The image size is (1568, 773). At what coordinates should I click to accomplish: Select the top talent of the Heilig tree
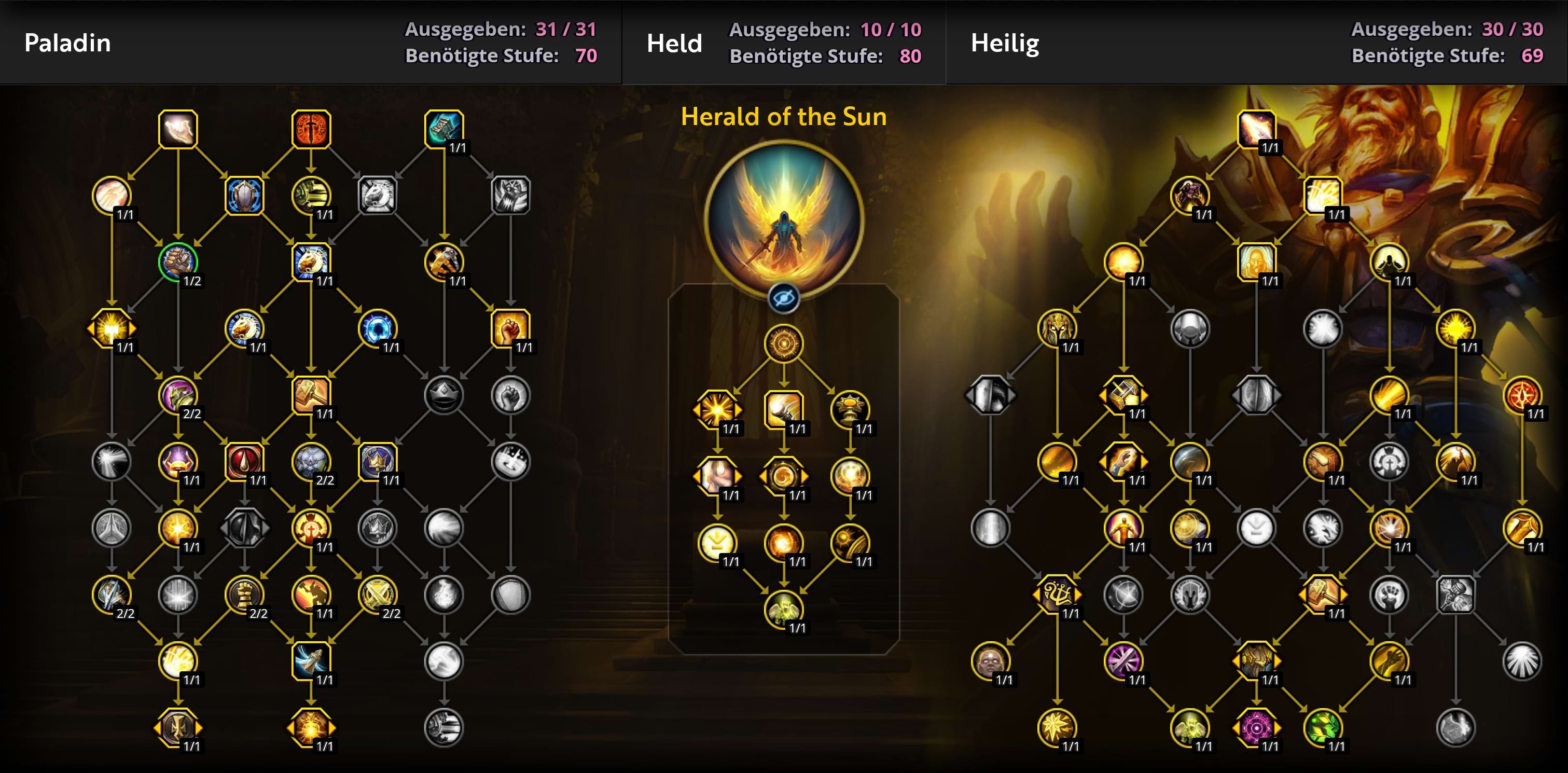point(1256,129)
